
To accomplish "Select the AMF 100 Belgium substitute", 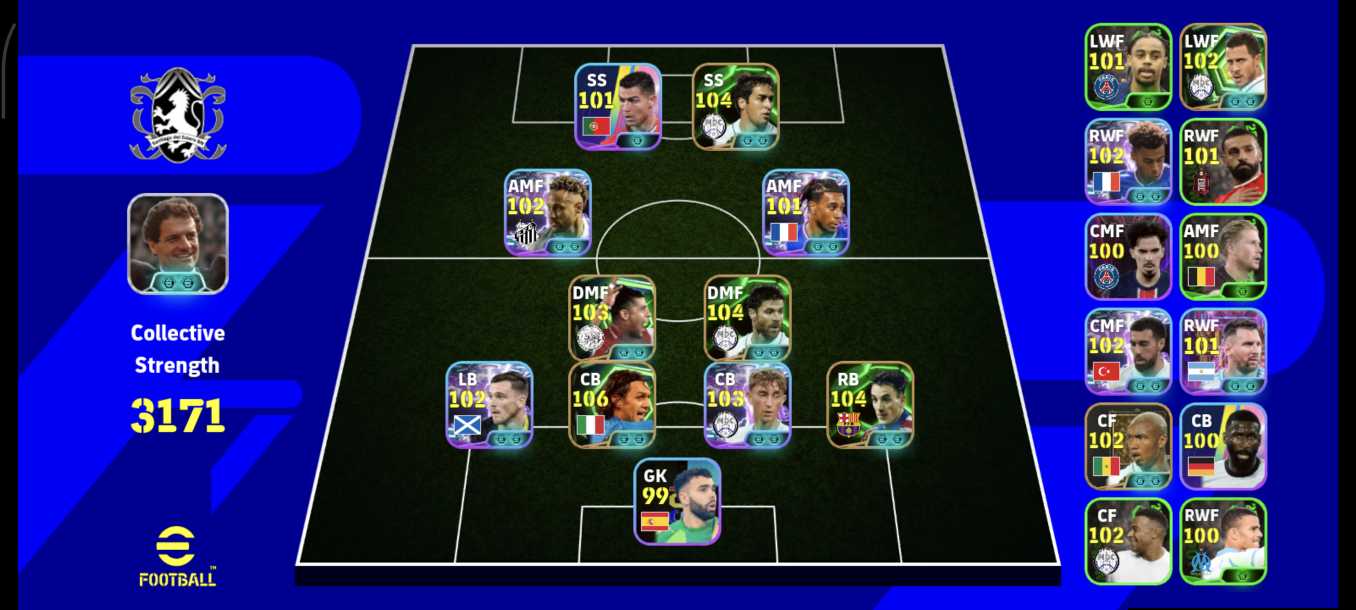I will coord(1223,256).
